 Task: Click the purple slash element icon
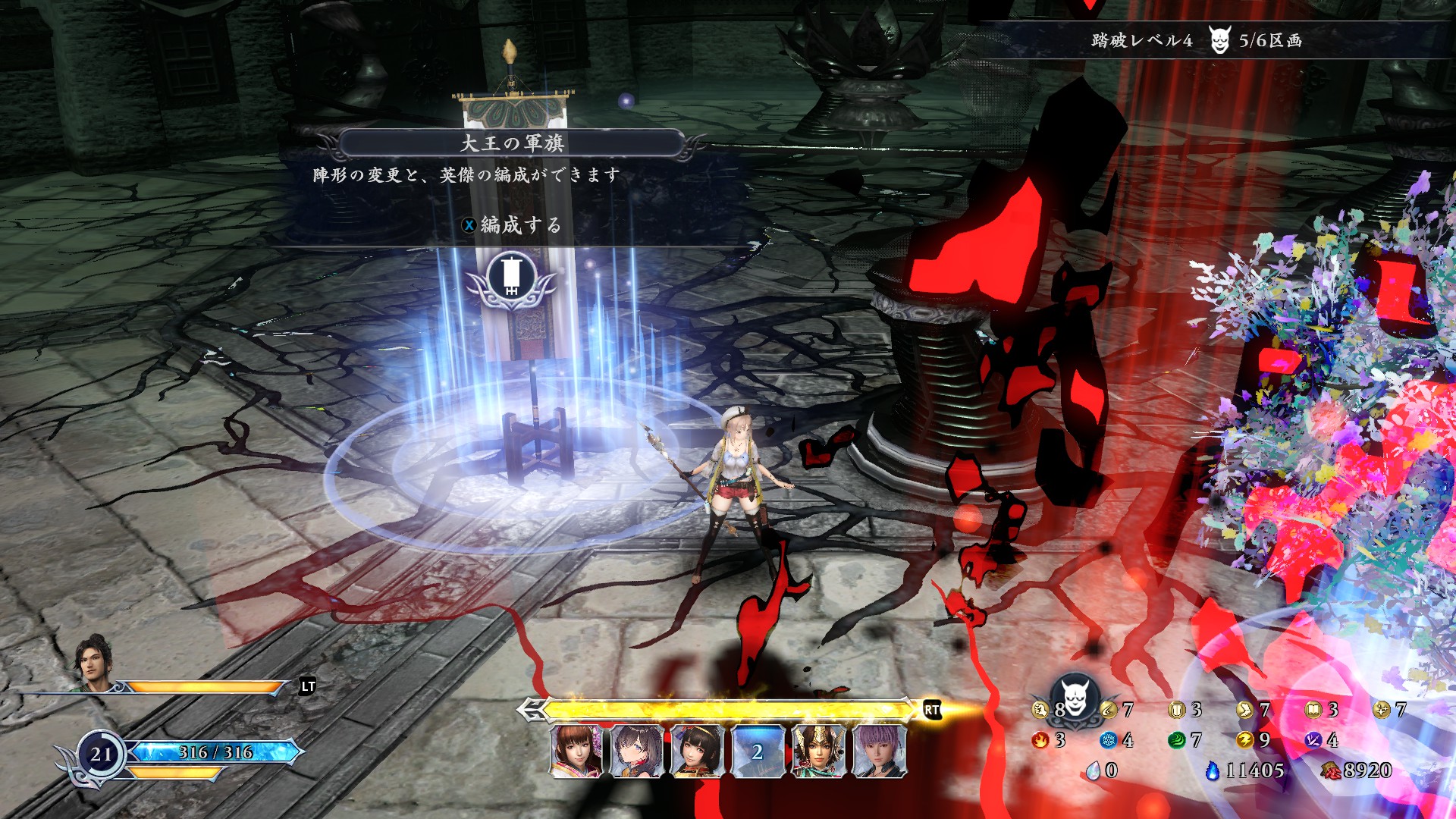click(x=1313, y=740)
